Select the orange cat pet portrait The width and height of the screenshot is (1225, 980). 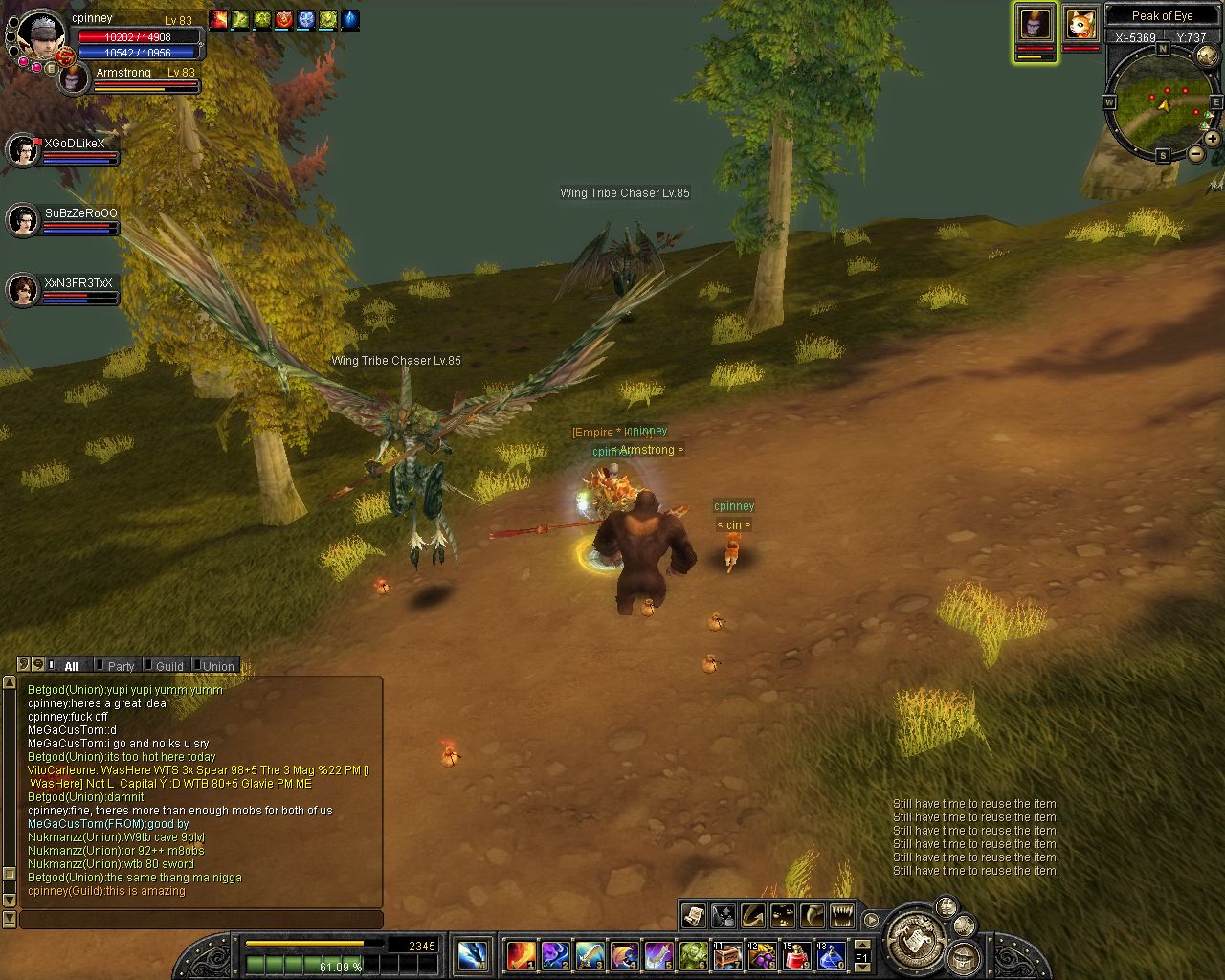[x=1080, y=24]
